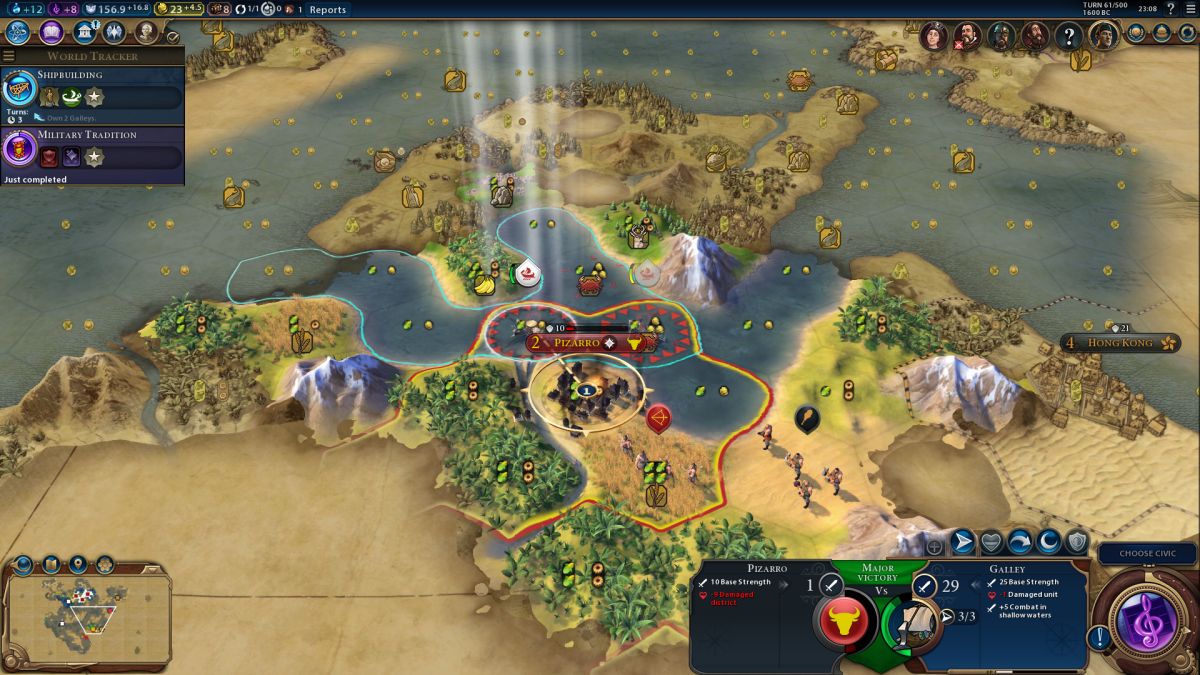Choose the galley move-to arrow action
This screenshot has height=675, width=1200.
tap(963, 542)
